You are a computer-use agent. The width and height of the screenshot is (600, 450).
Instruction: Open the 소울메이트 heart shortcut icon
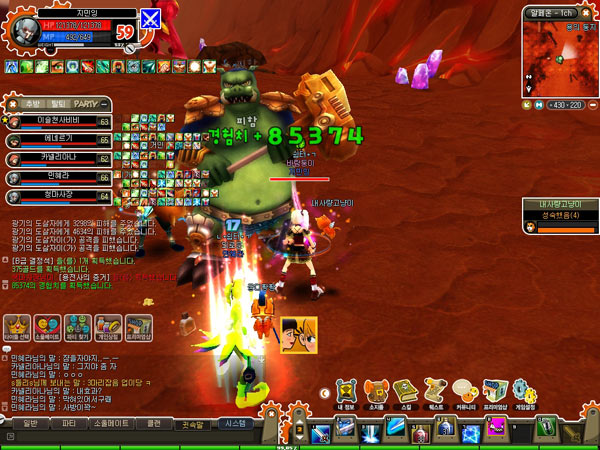coord(46,327)
